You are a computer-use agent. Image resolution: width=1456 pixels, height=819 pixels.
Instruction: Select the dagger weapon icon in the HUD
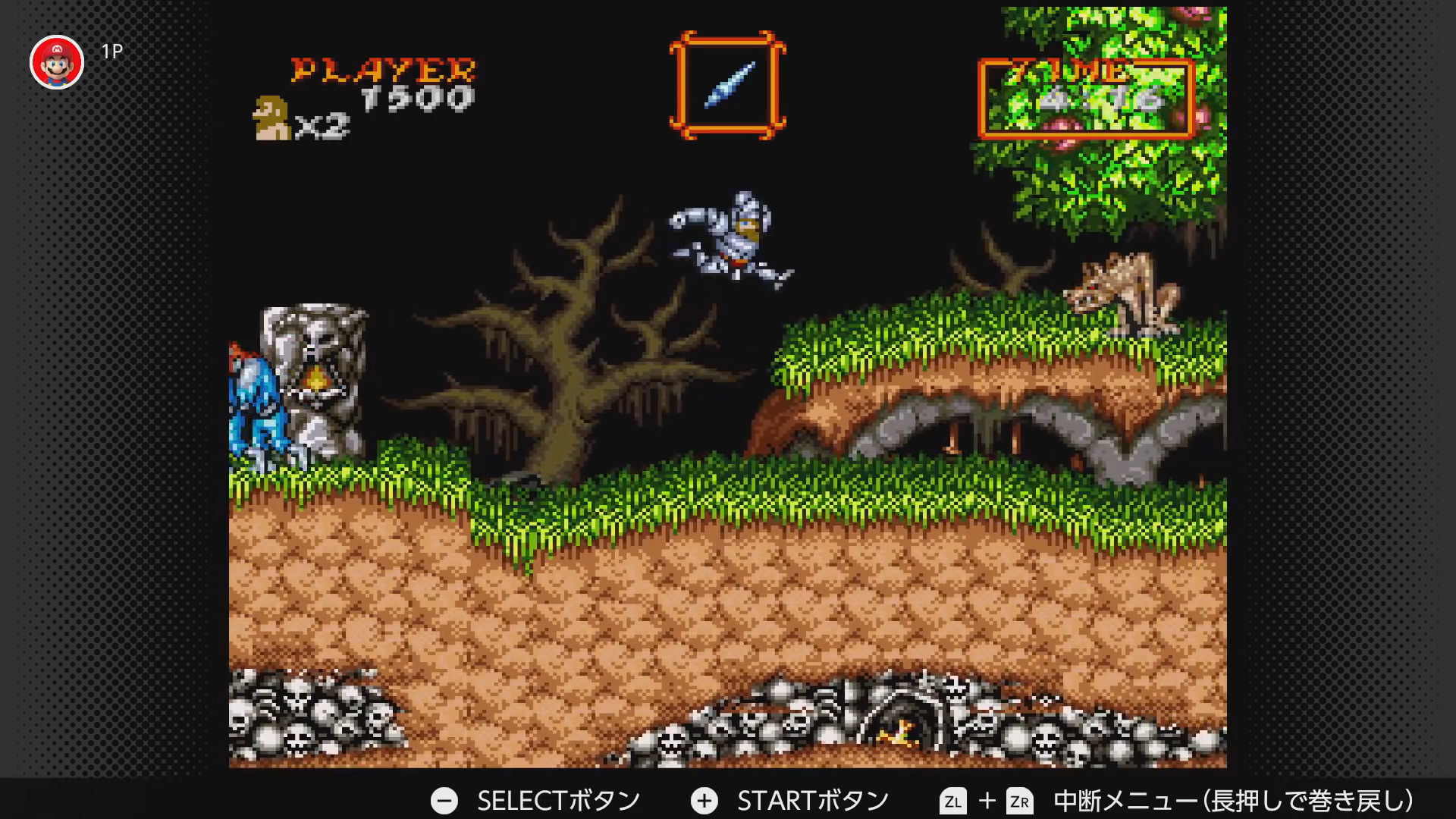pyautogui.click(x=730, y=86)
